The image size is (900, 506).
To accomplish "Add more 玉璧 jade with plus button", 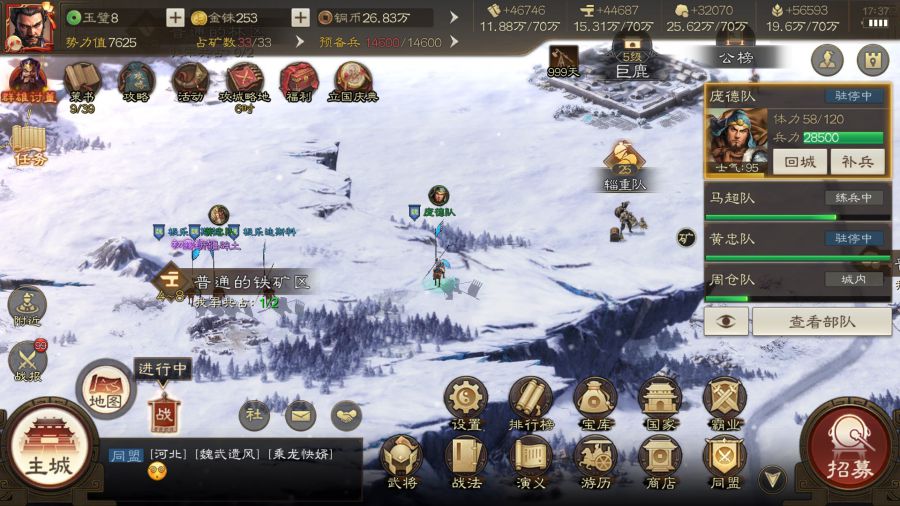I will 175,17.
